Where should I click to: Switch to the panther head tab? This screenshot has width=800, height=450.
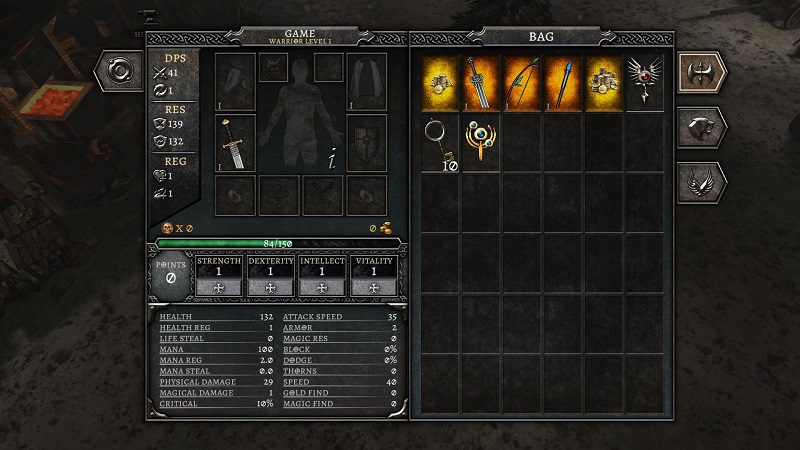(704, 127)
